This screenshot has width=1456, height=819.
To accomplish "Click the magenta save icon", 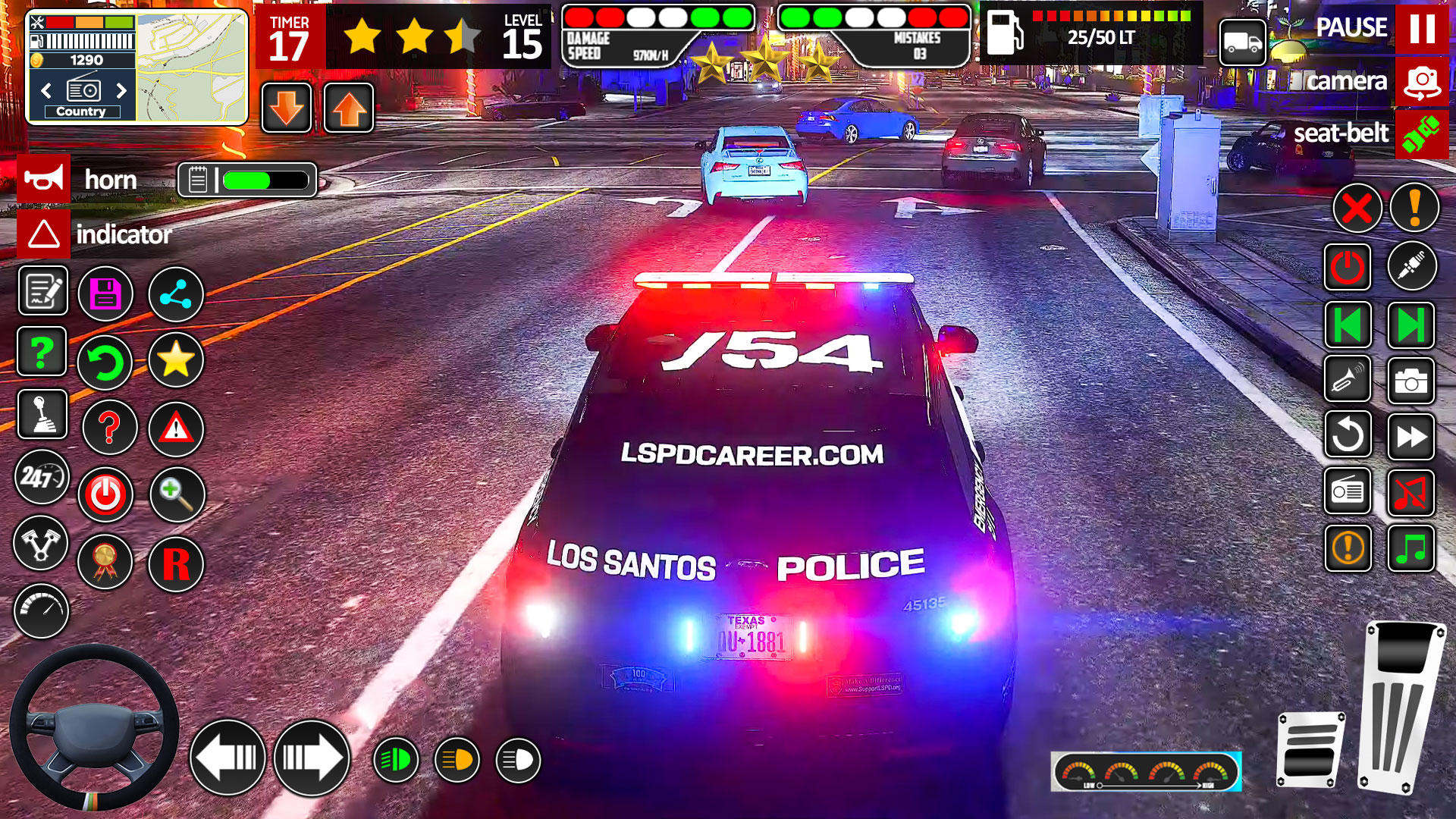I will [106, 294].
